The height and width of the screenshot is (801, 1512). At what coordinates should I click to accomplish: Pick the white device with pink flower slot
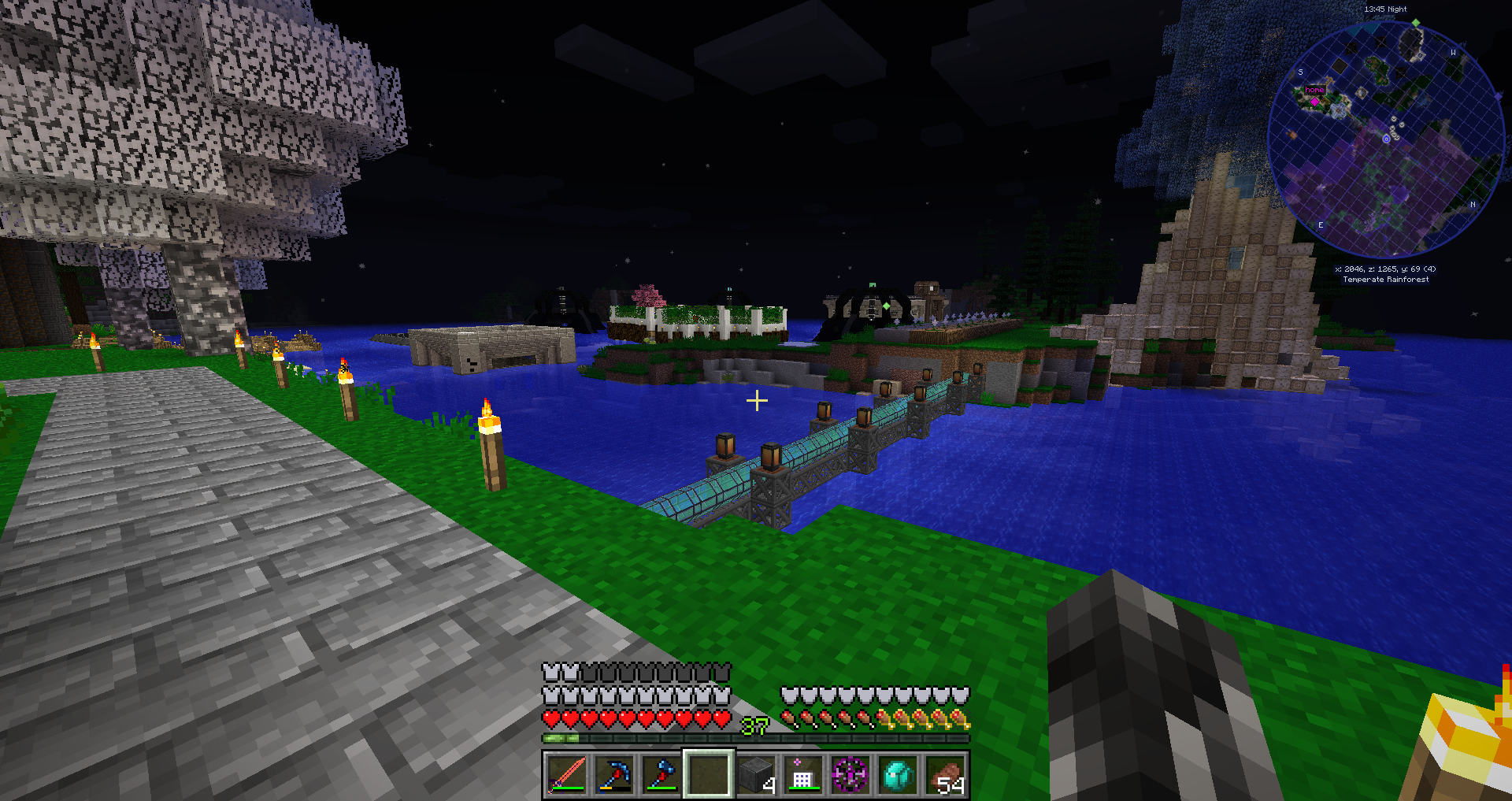[802, 774]
